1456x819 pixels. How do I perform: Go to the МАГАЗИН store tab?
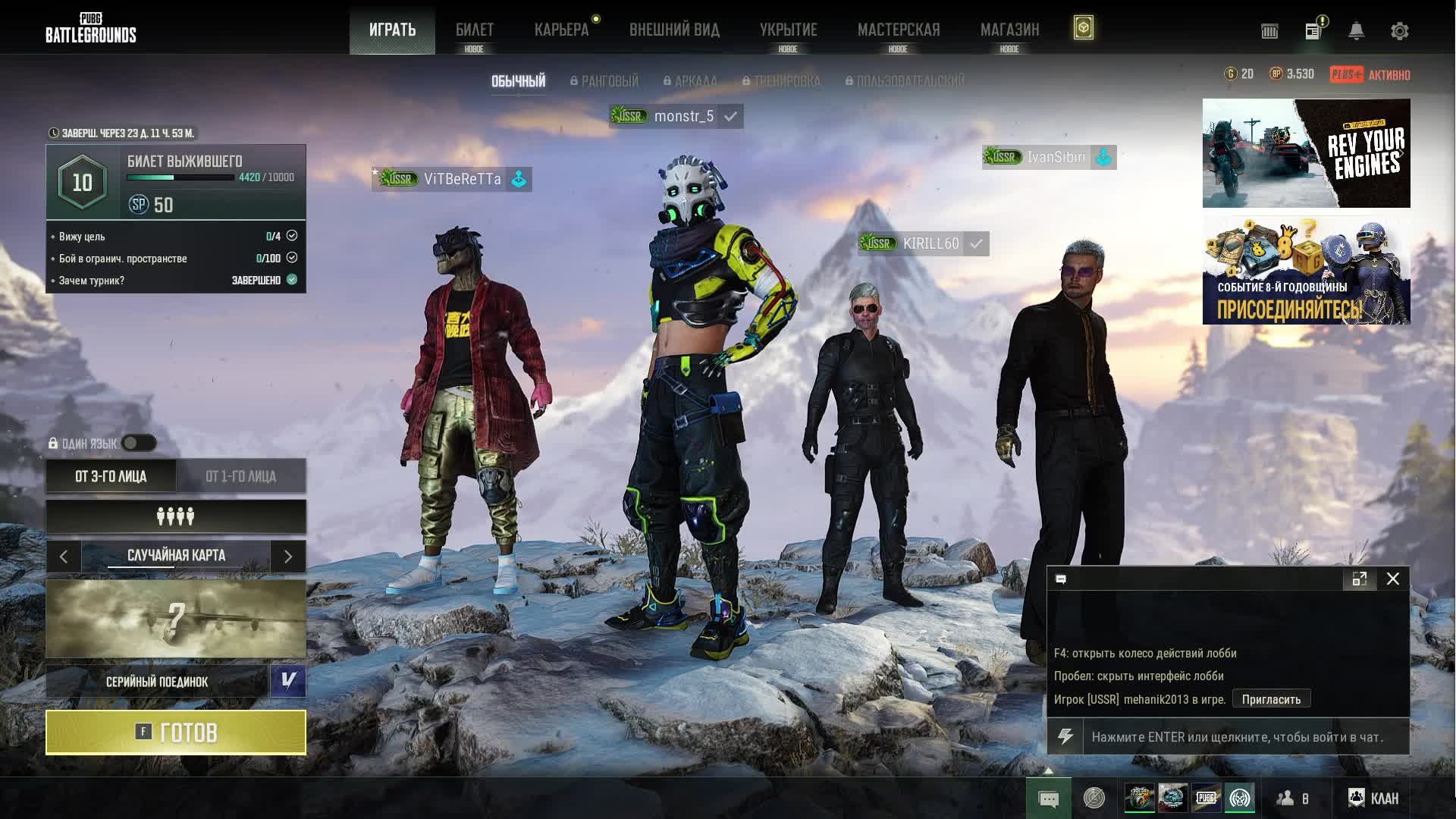pyautogui.click(x=1009, y=30)
